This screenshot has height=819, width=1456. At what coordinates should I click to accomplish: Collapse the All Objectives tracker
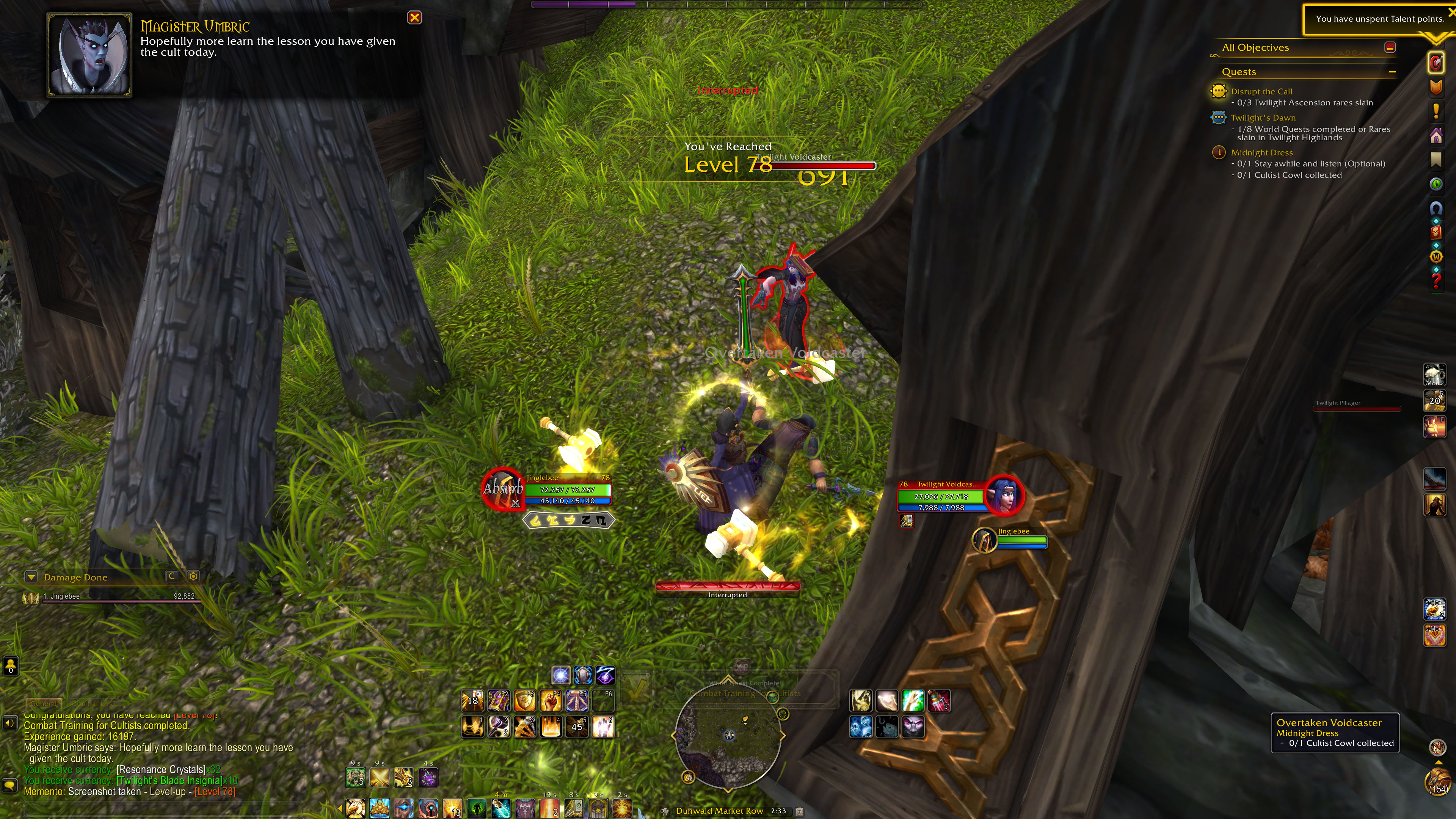tap(1390, 47)
